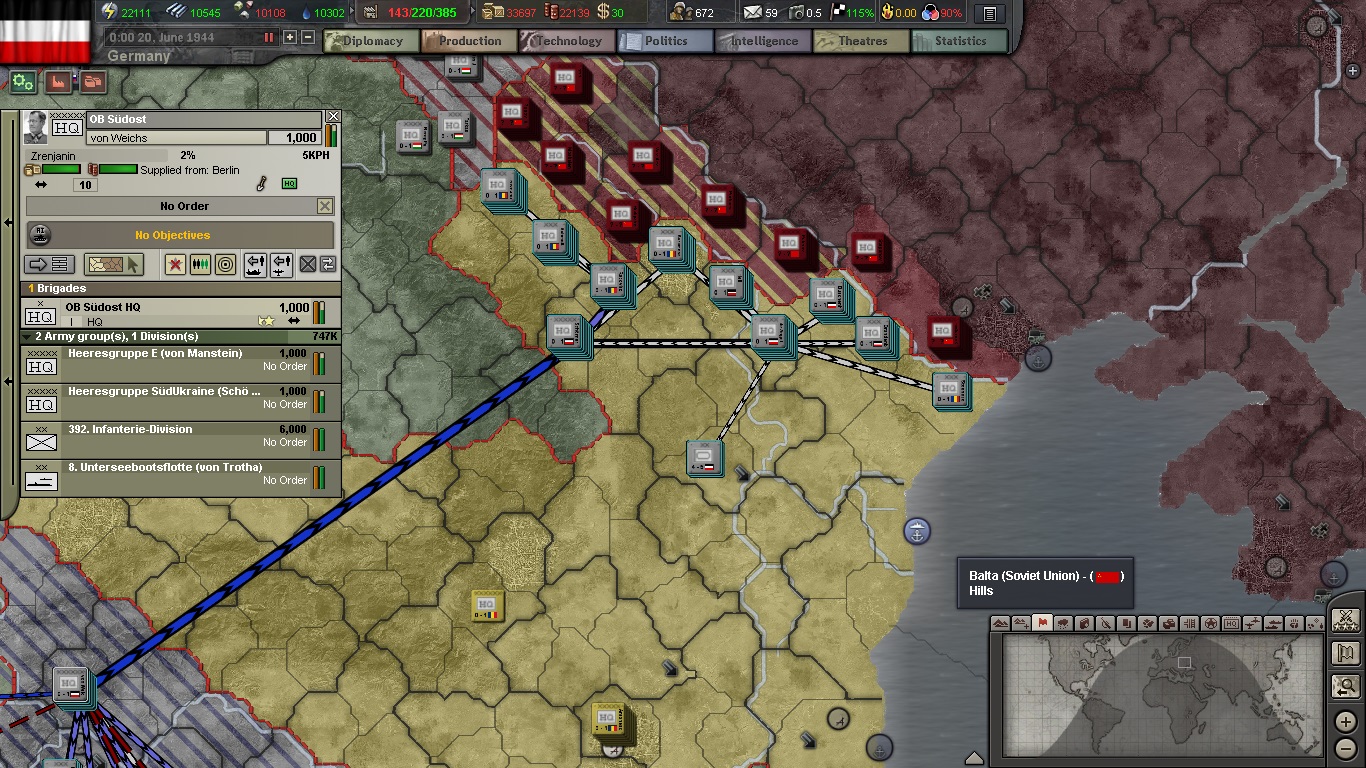This screenshot has width=1366, height=768.
Task: Select the political flag map mode
Action: [1042, 622]
